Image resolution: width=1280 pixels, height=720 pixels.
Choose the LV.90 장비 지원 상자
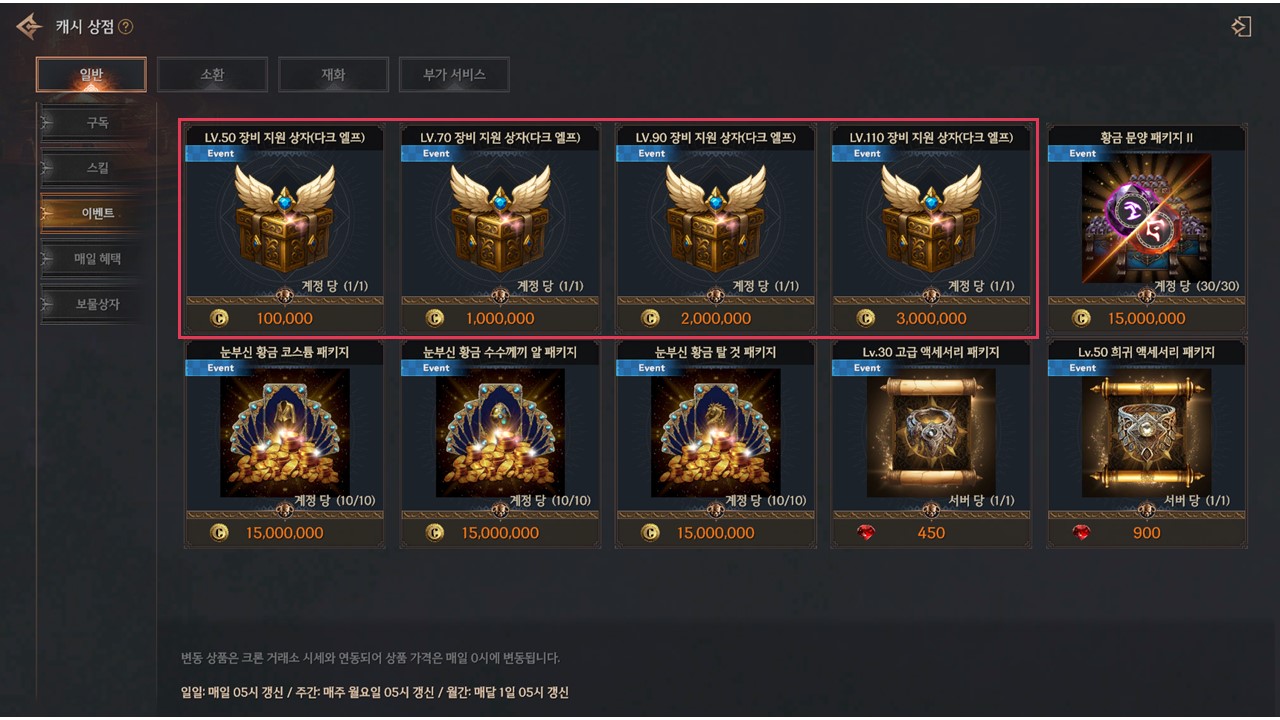point(716,230)
